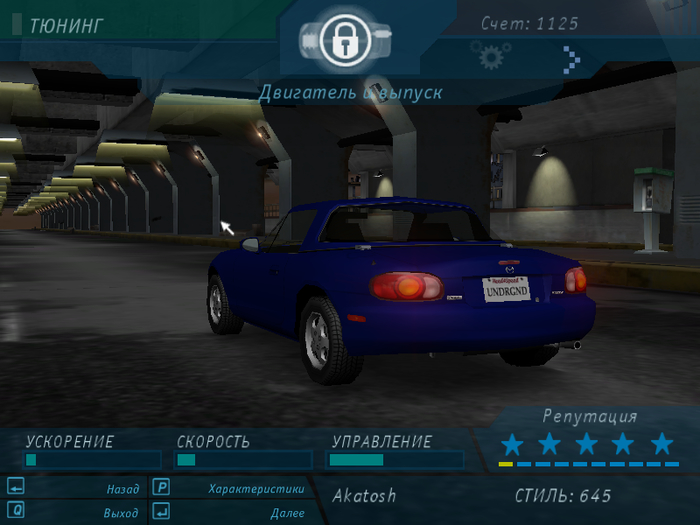
Task: Select the locked Двигатель и выпуск category
Action: [x=344, y=41]
